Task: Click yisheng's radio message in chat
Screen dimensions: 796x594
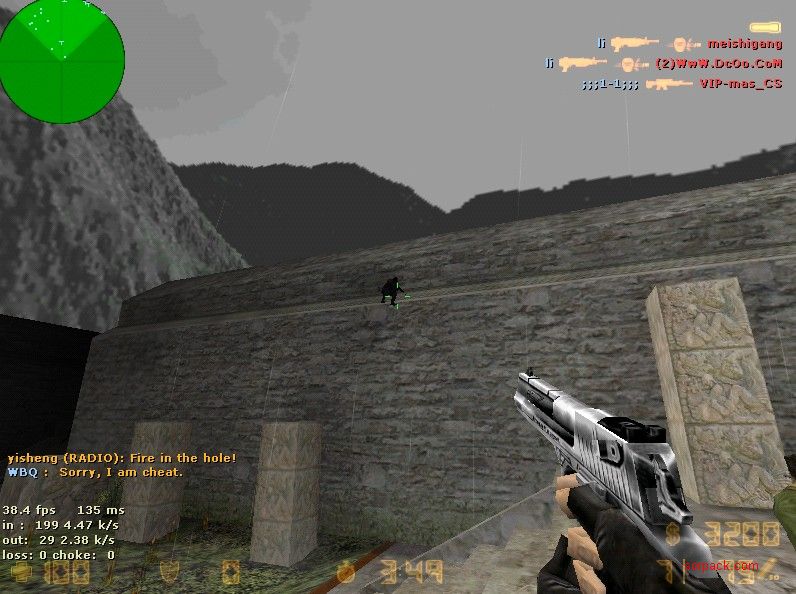Action: point(122,458)
